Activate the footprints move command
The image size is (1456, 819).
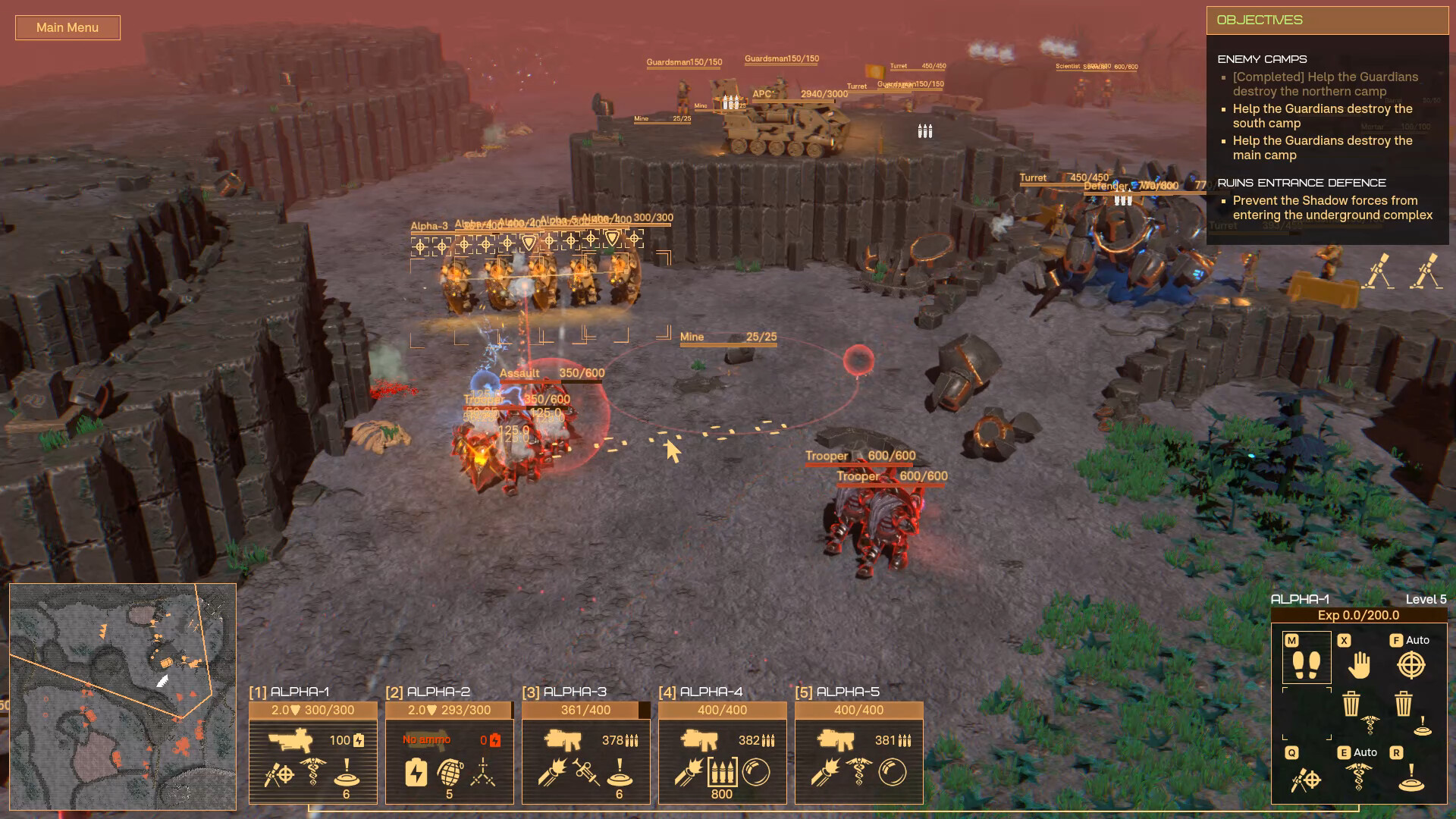point(1306,664)
